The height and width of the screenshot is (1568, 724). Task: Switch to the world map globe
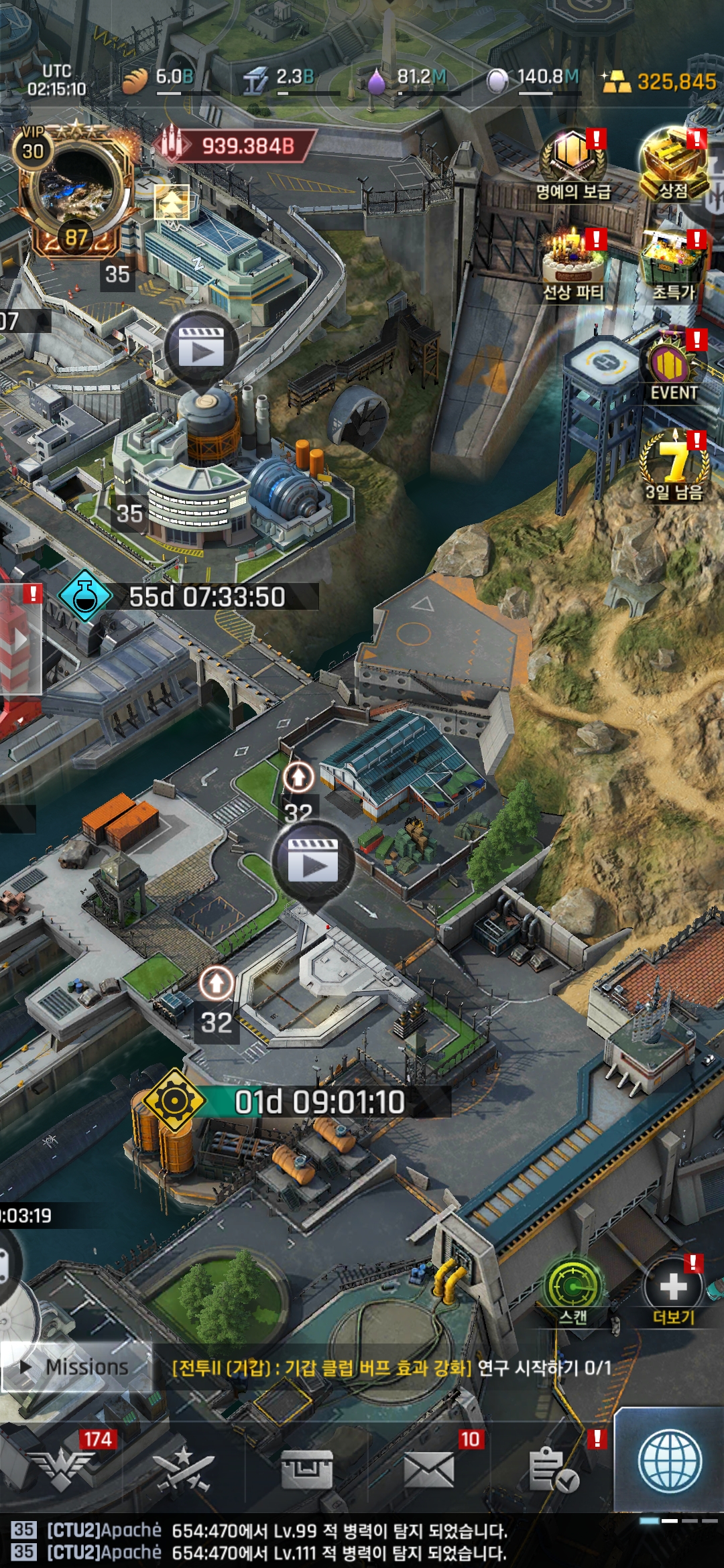point(670,1462)
